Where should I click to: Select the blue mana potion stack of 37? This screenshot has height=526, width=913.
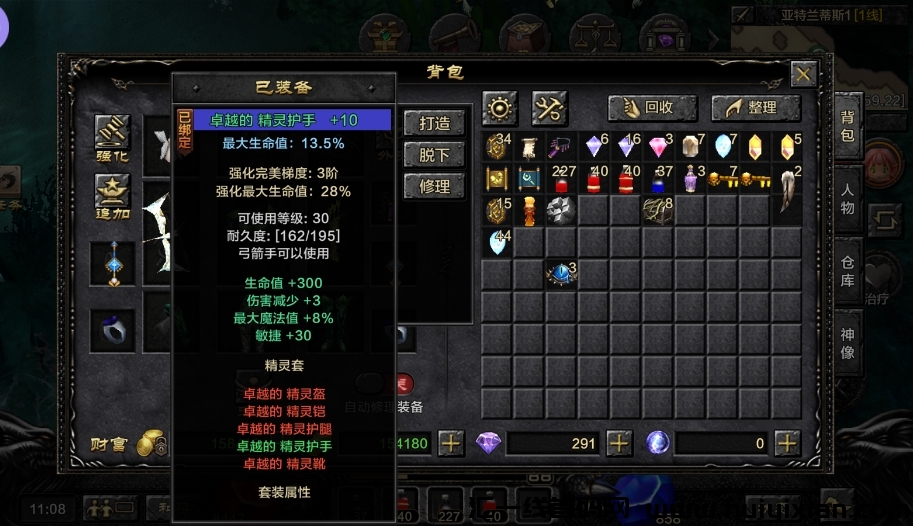click(x=659, y=180)
